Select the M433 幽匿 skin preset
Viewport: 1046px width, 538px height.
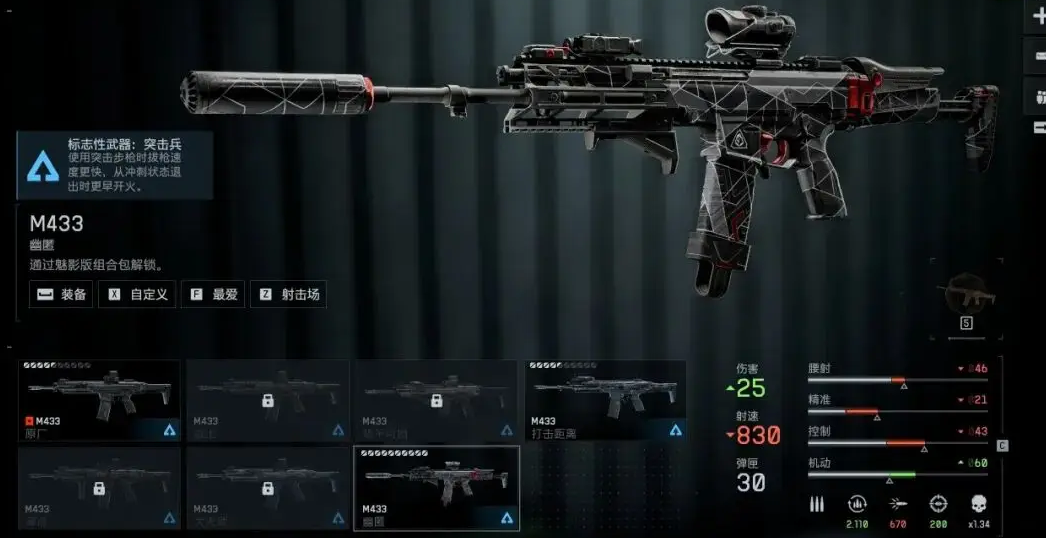point(437,488)
